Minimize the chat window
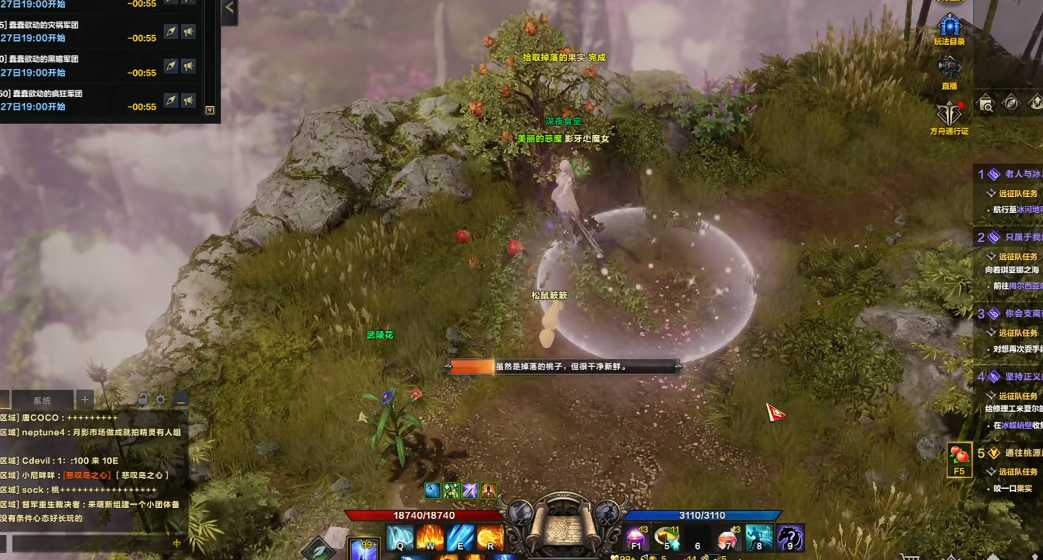The width and height of the screenshot is (1043, 560). click(x=180, y=399)
